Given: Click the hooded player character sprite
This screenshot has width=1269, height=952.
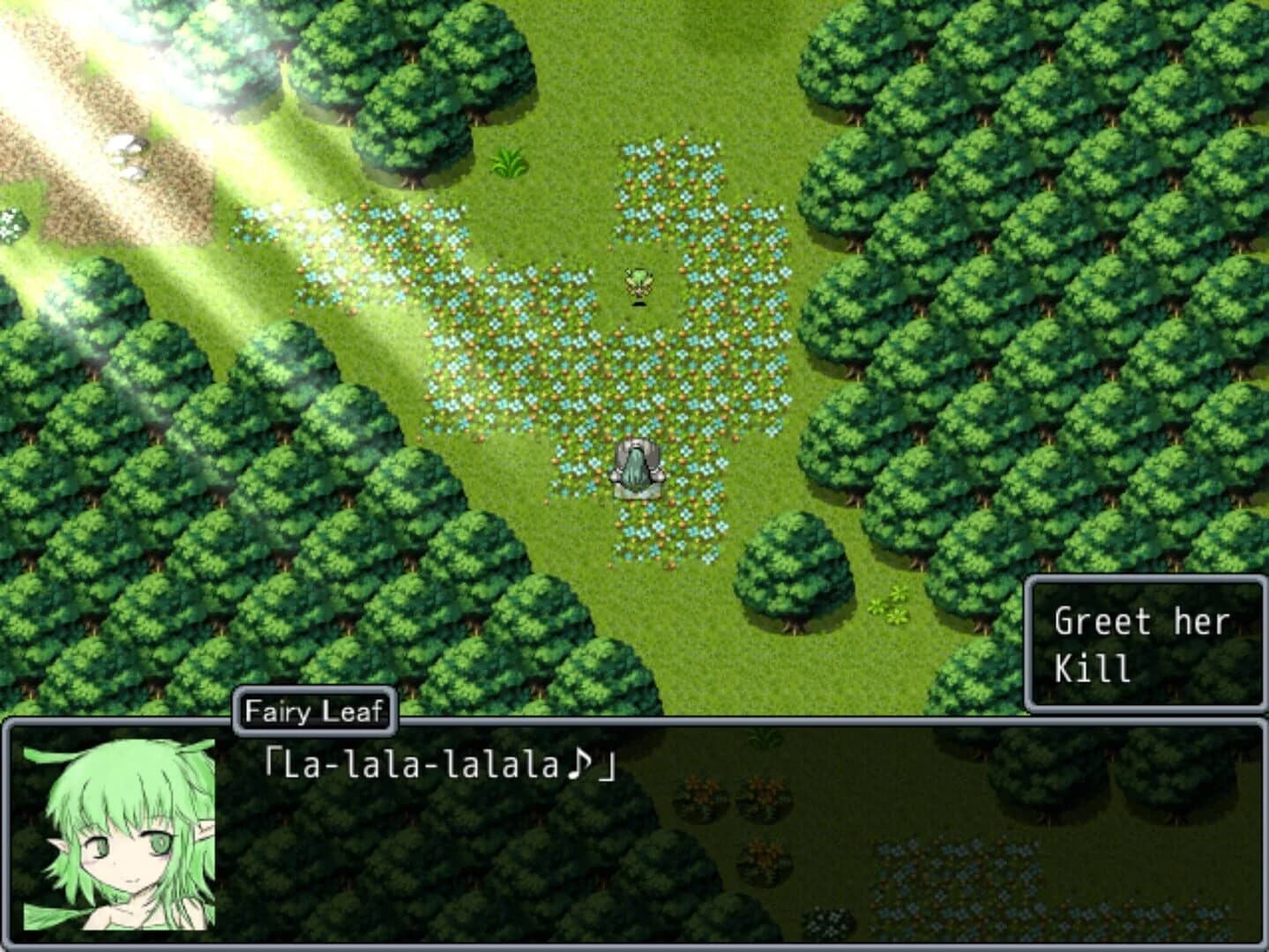Looking at the screenshot, I should click(637, 465).
